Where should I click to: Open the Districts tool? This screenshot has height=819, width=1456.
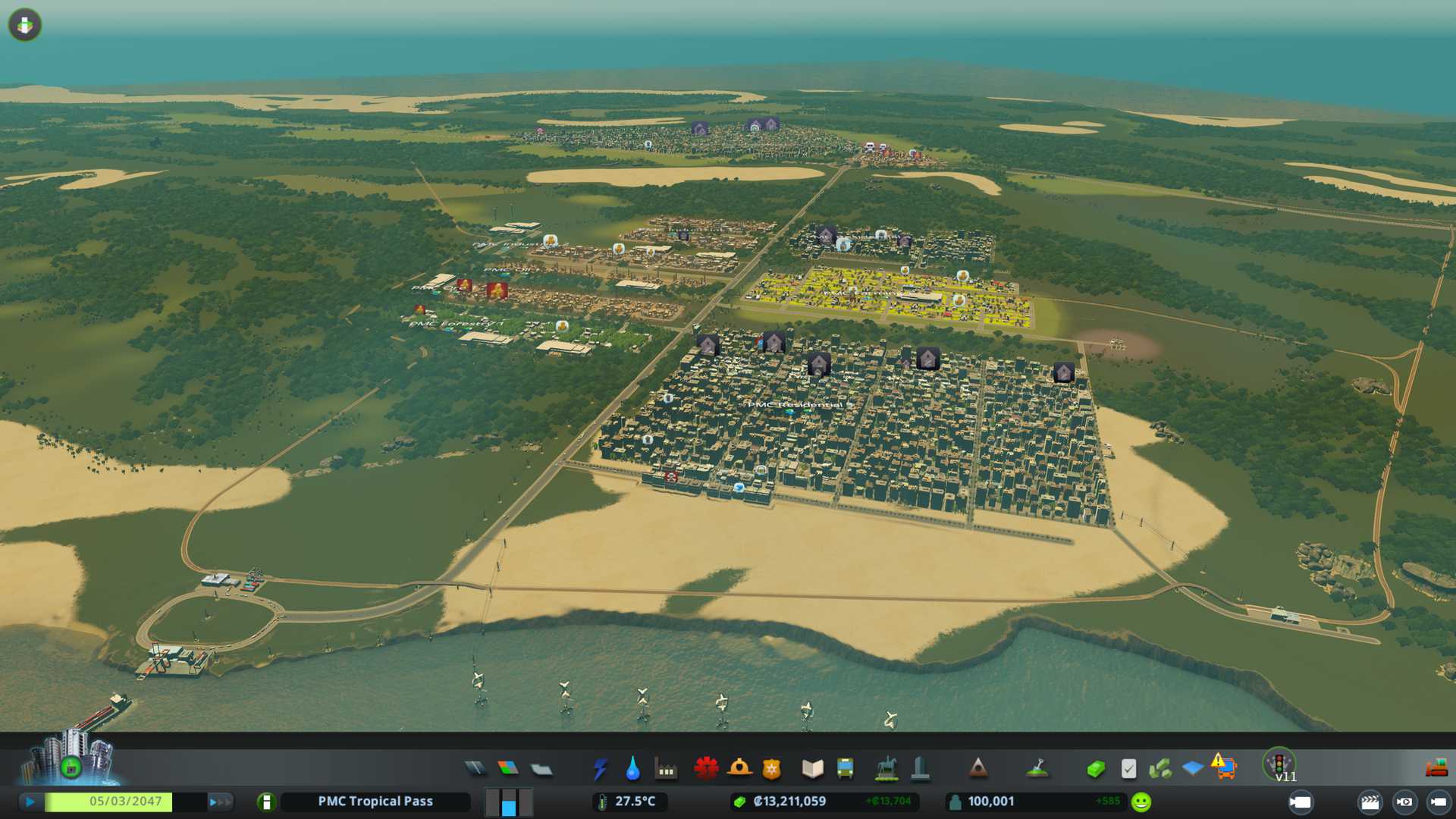[x=541, y=769]
